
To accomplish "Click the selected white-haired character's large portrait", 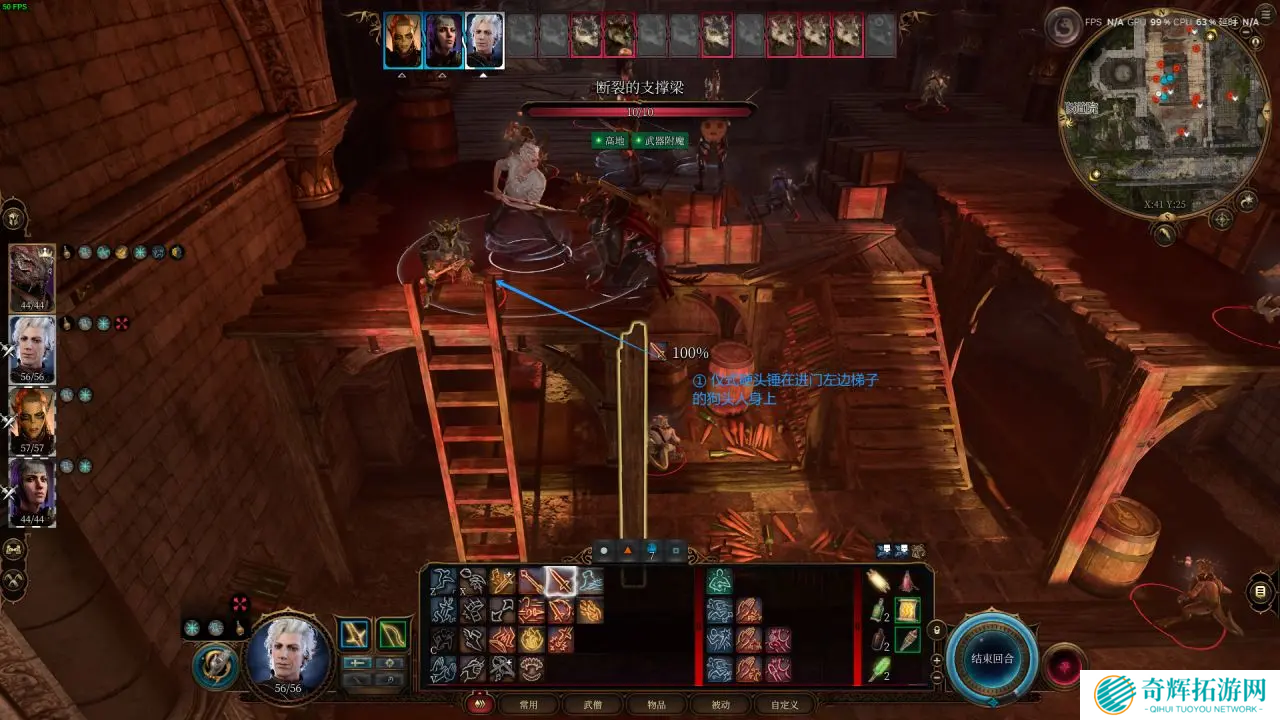I will tap(289, 657).
